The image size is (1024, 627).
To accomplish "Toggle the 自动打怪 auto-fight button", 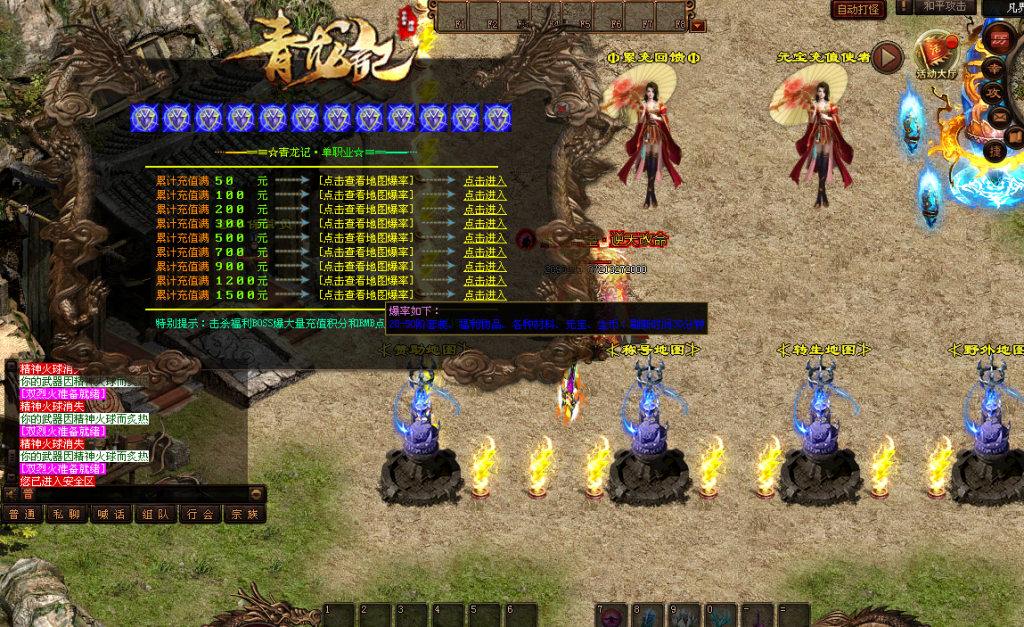I will pyautogui.click(x=858, y=9).
